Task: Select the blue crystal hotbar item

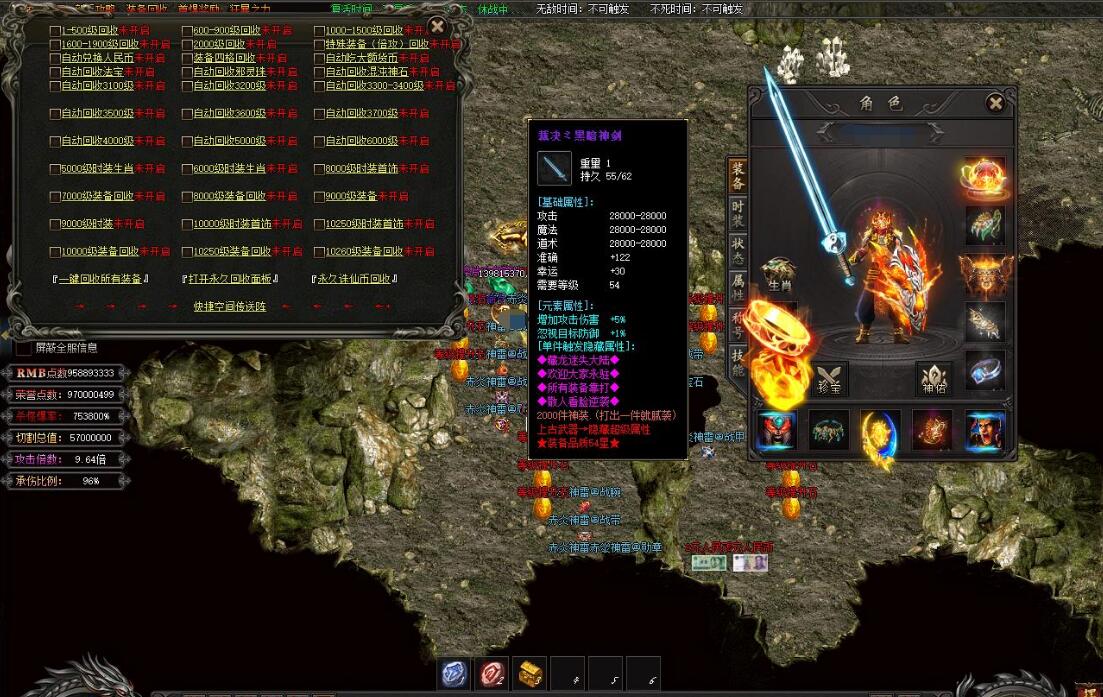Action: point(454,674)
